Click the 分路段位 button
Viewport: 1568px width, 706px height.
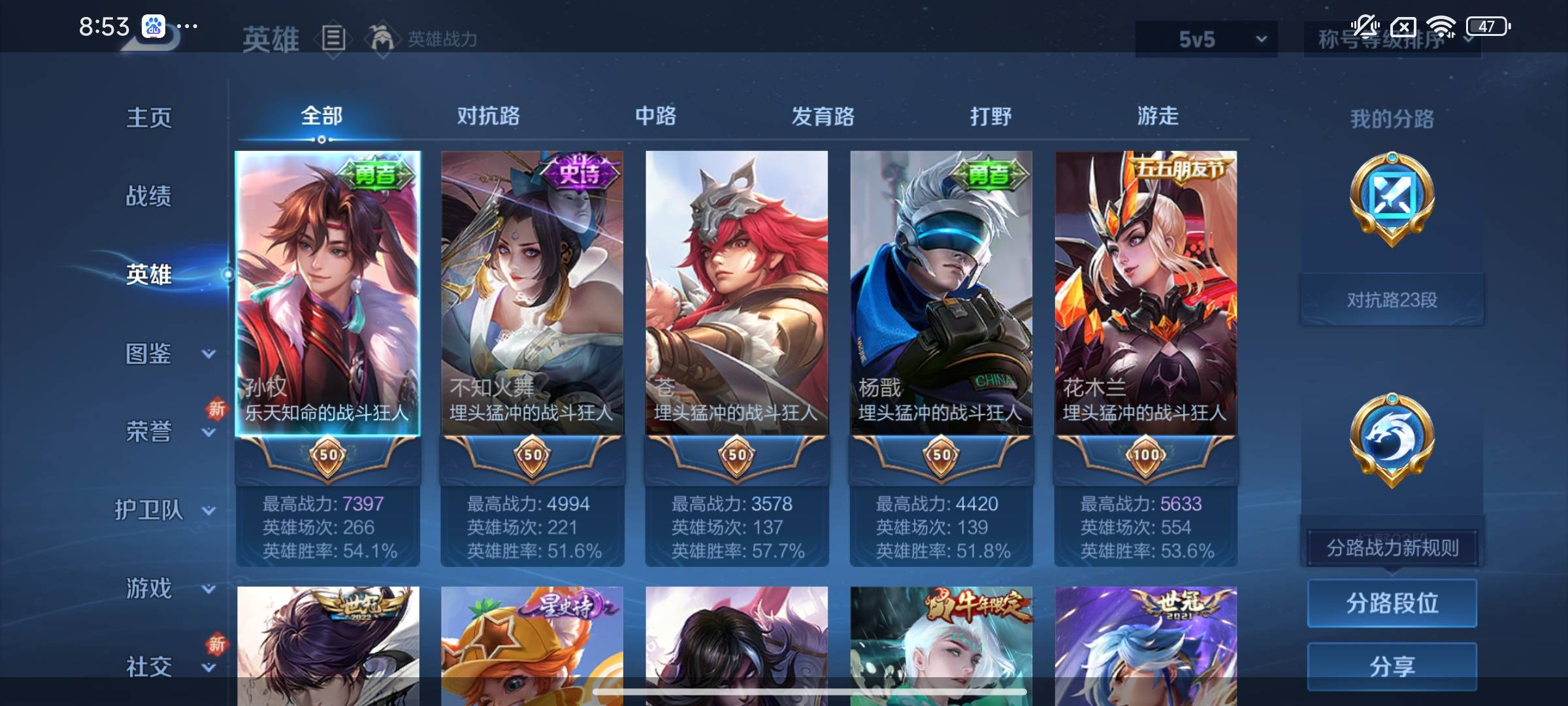click(1392, 603)
